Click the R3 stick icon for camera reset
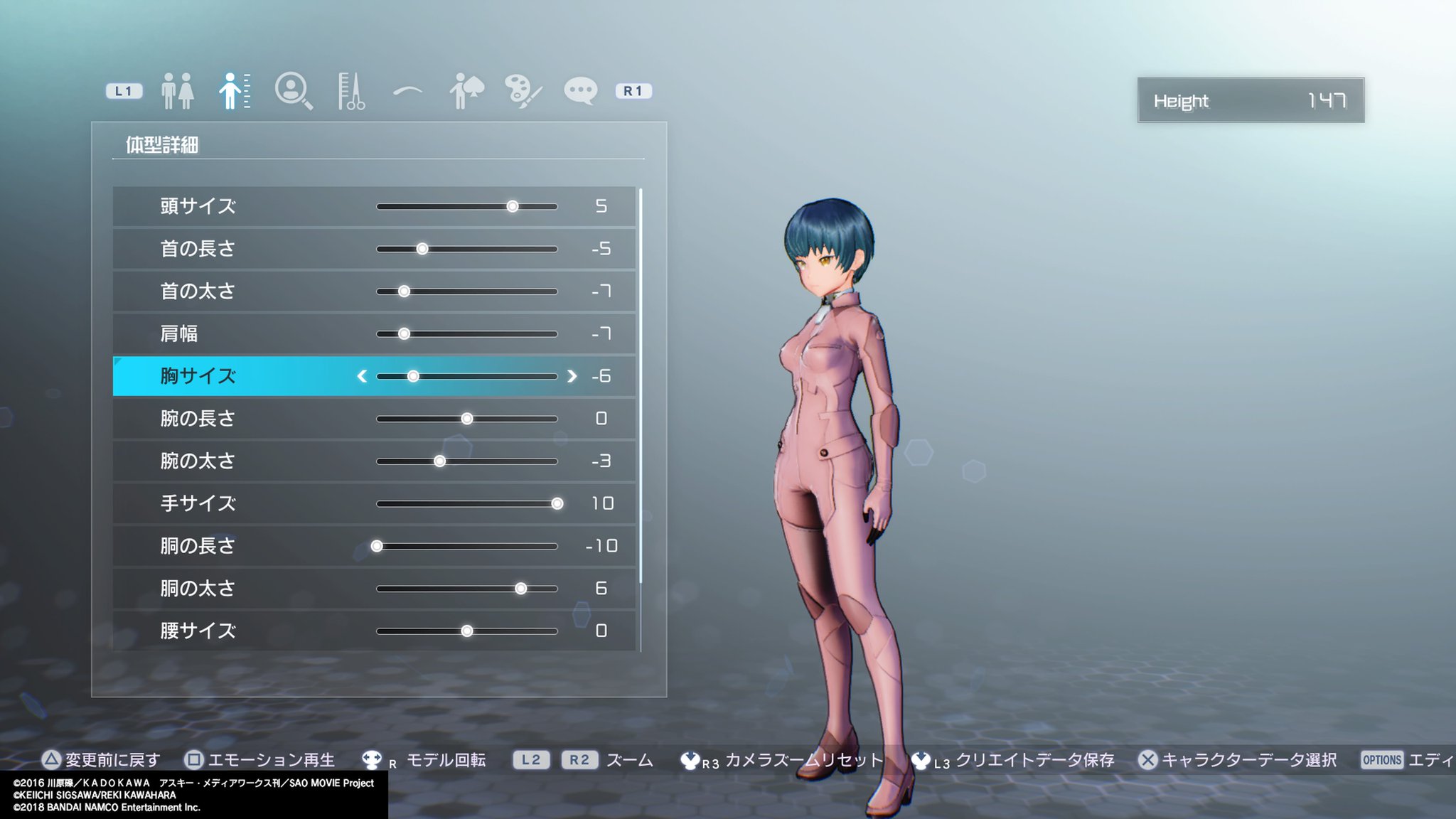 click(x=692, y=759)
